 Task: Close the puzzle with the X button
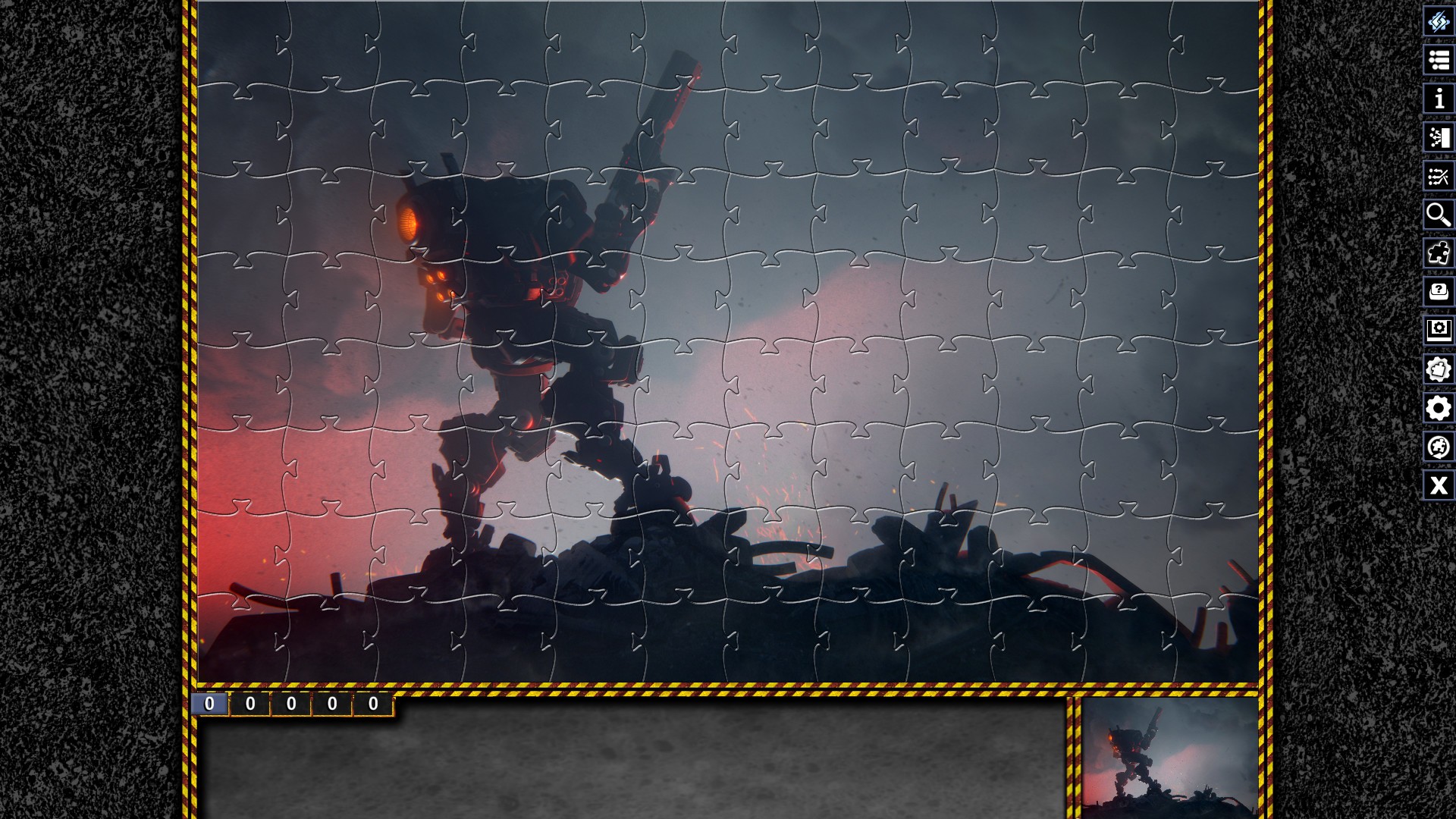point(1439,485)
